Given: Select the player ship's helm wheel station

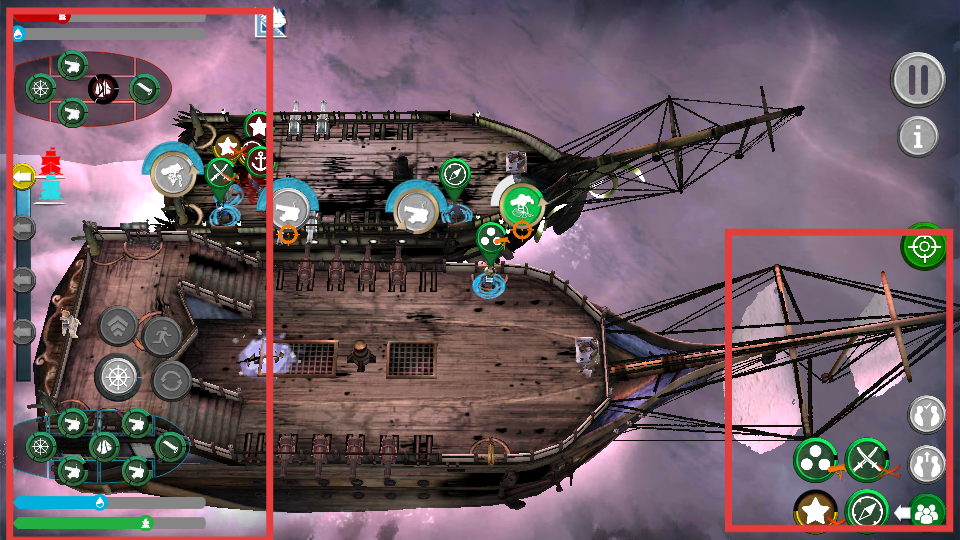Looking at the screenshot, I should click(40, 446).
